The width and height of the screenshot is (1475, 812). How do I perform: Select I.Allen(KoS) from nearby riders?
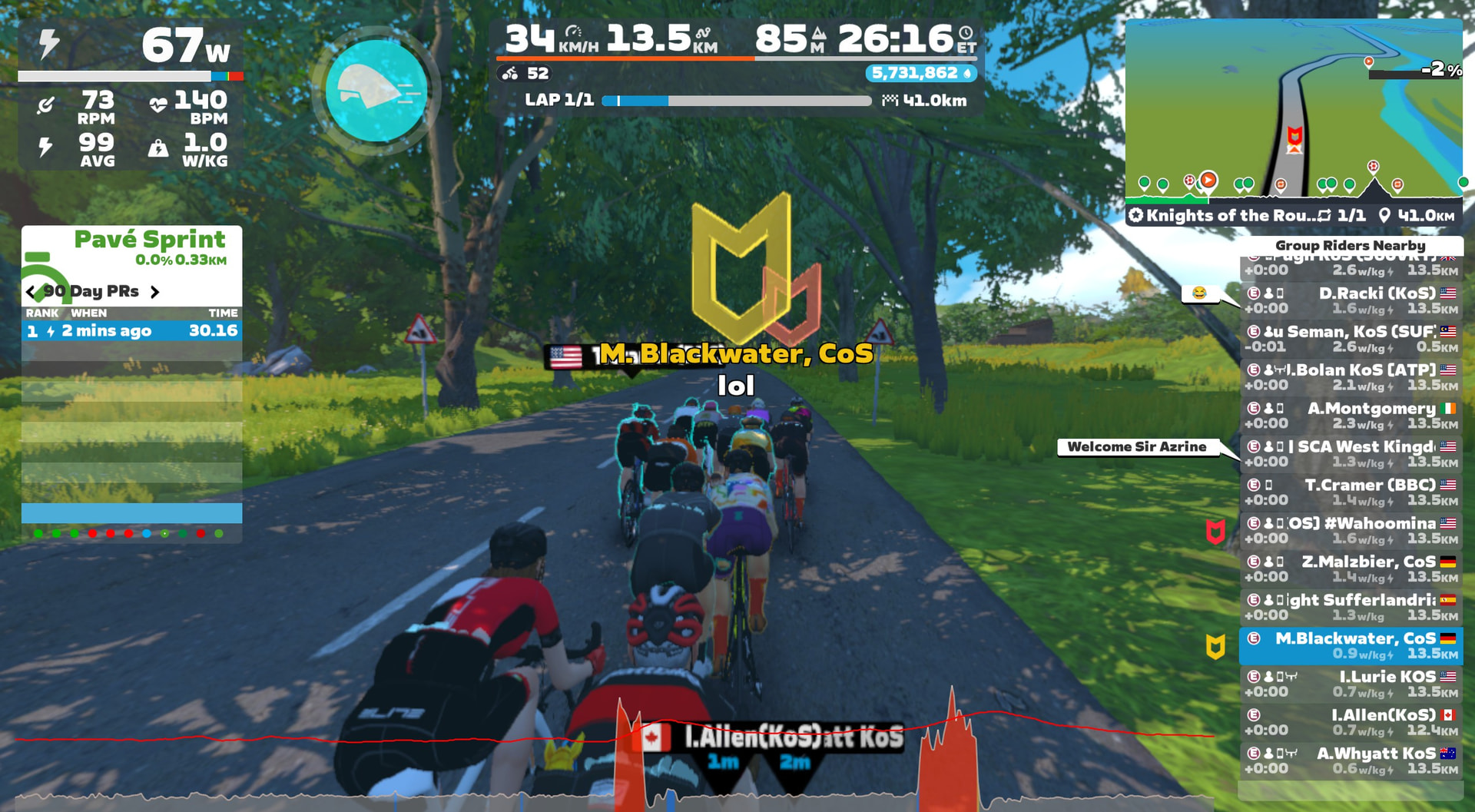(1351, 723)
